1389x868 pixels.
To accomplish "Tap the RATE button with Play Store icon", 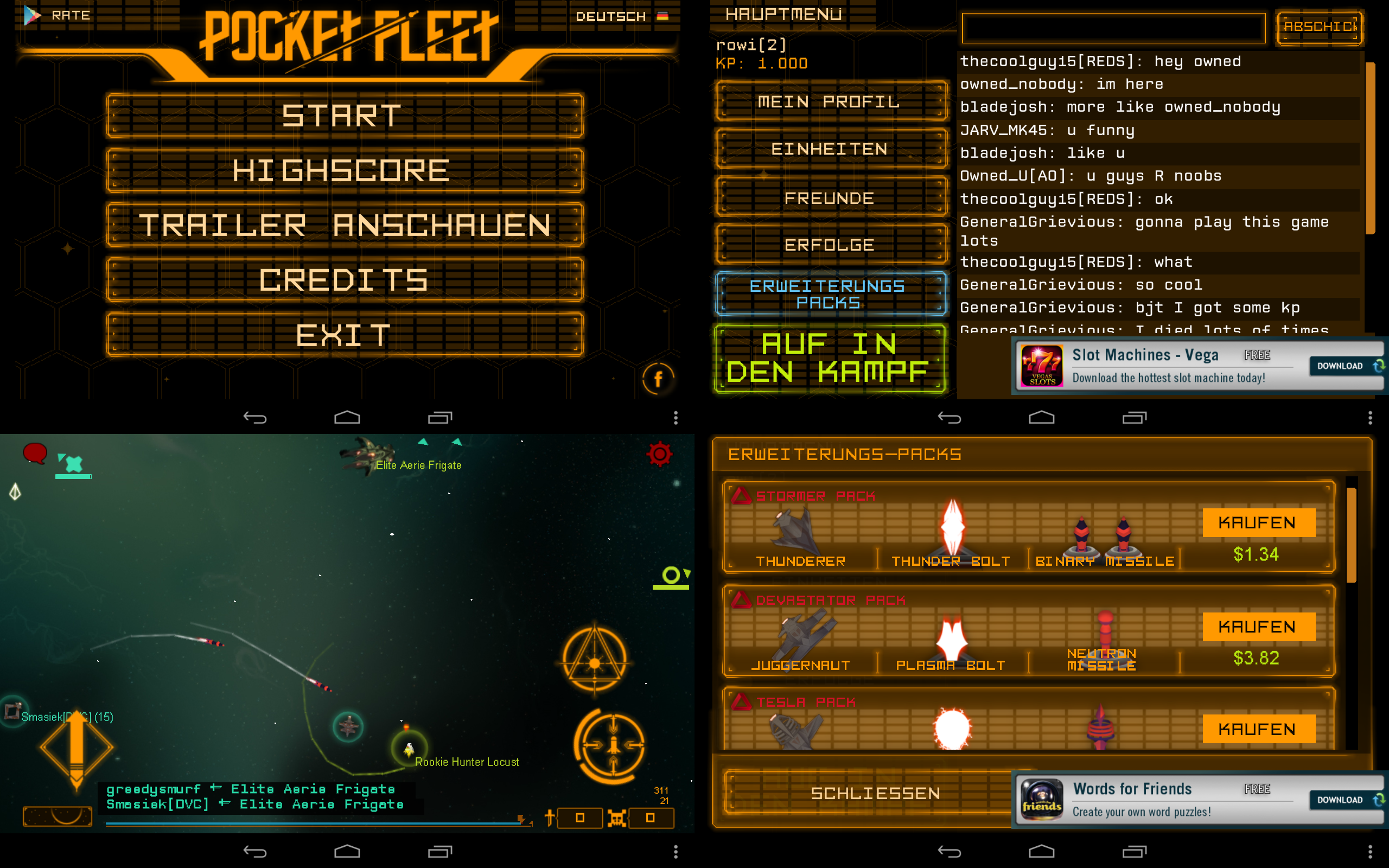I will (58, 15).
